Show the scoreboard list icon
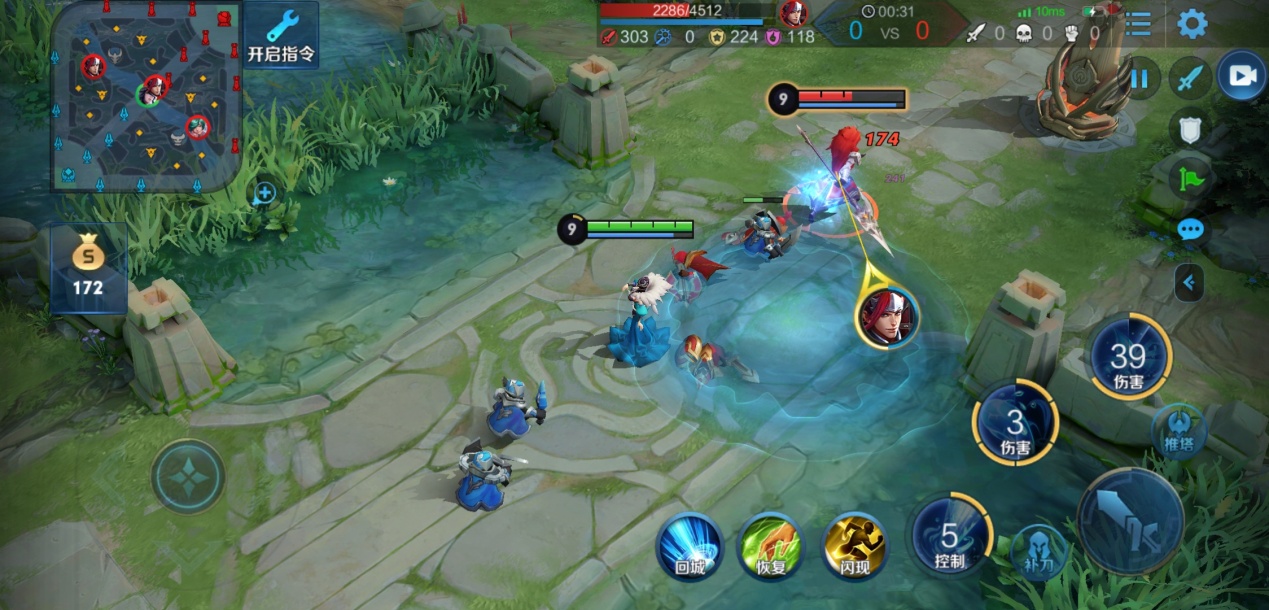This screenshot has width=1269, height=610. tap(1137, 24)
